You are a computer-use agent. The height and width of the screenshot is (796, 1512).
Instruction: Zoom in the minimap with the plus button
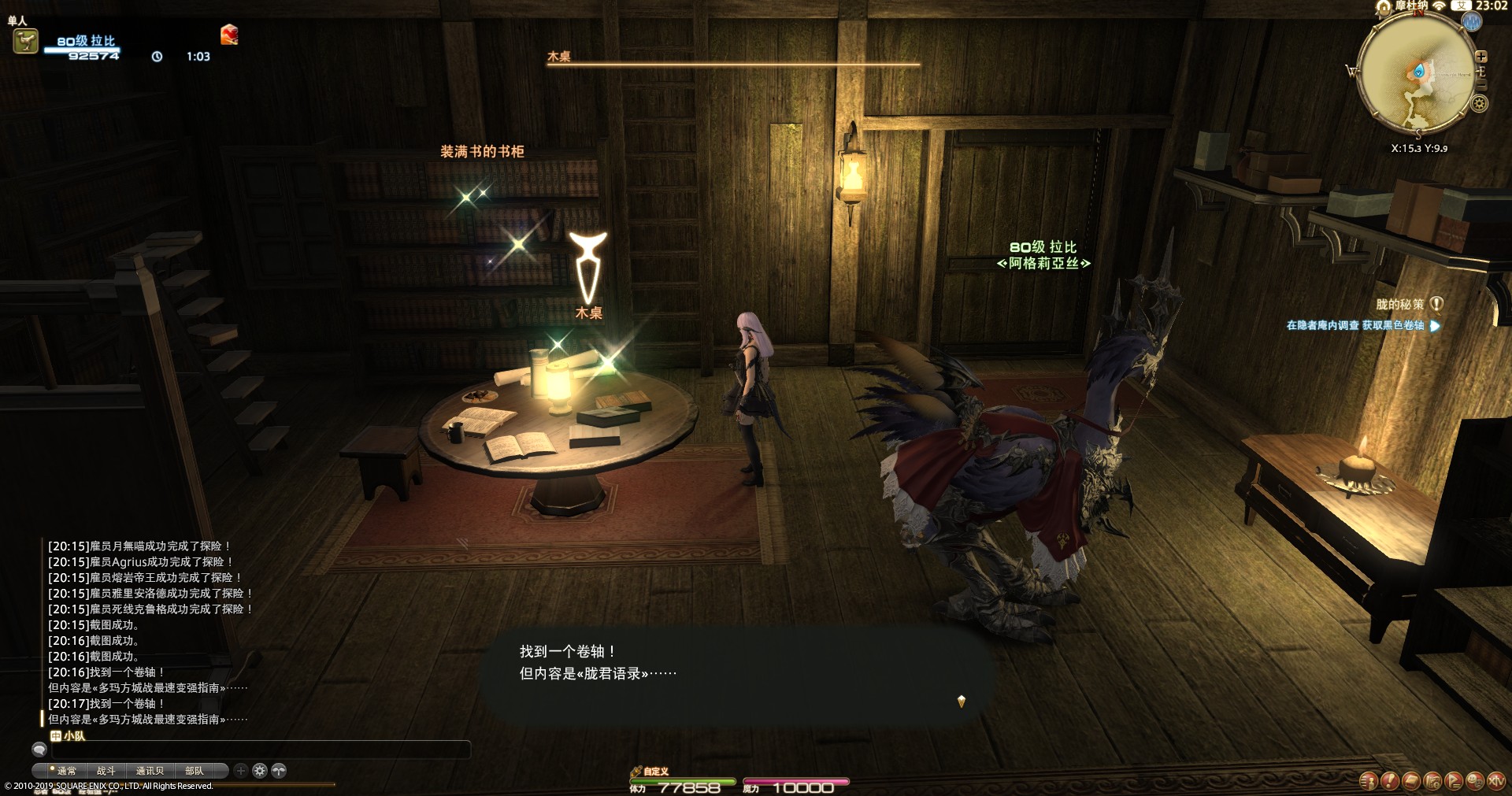pyautogui.click(x=1481, y=57)
